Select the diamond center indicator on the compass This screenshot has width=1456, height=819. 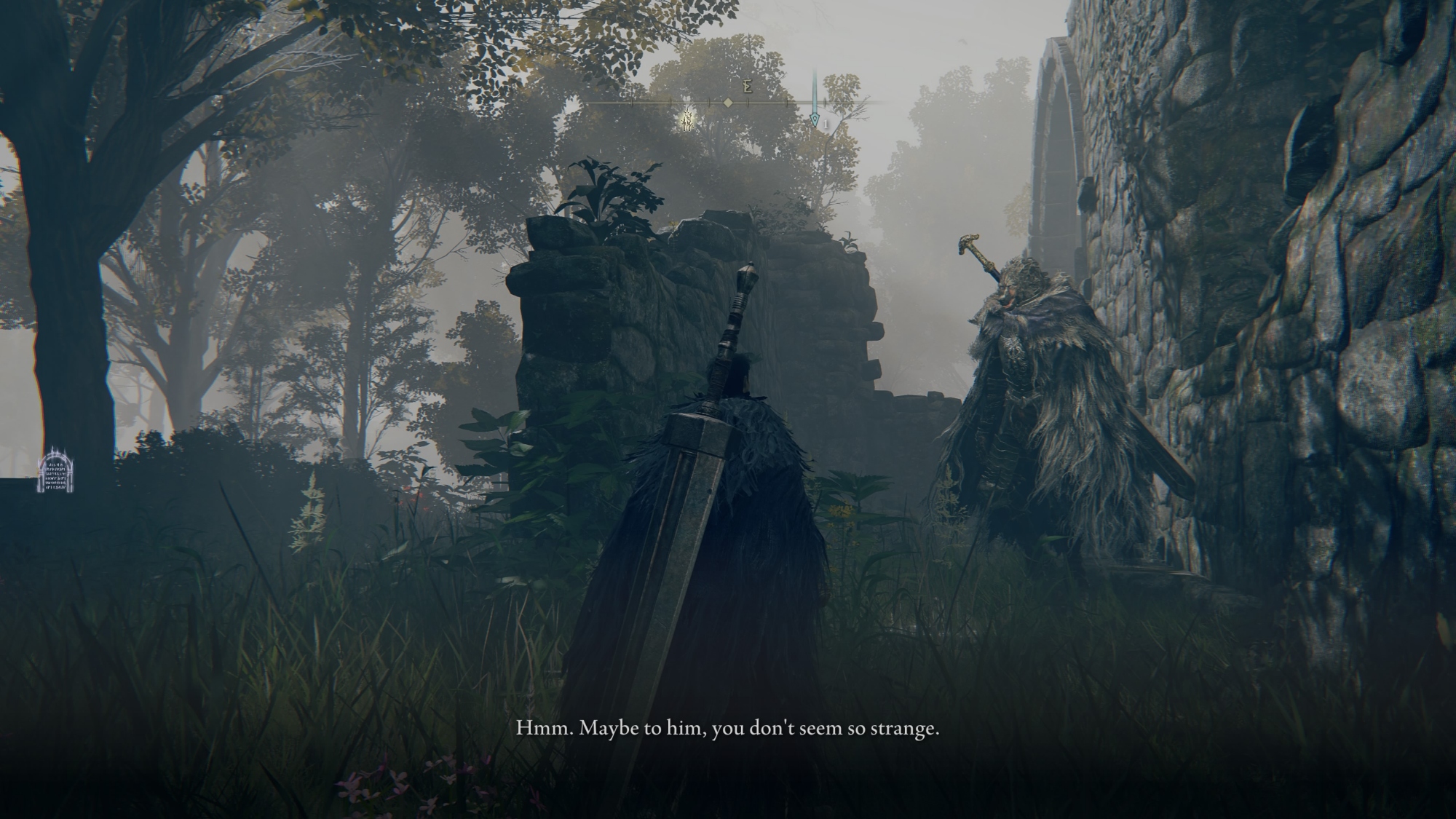tap(728, 103)
